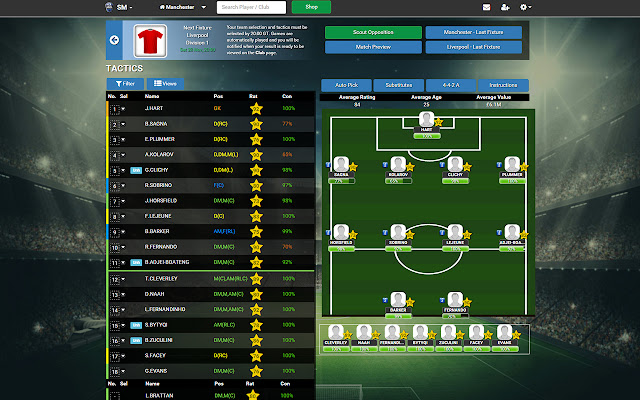Use Auto Pick for team selection
The image size is (640, 400).
tap(346, 85)
